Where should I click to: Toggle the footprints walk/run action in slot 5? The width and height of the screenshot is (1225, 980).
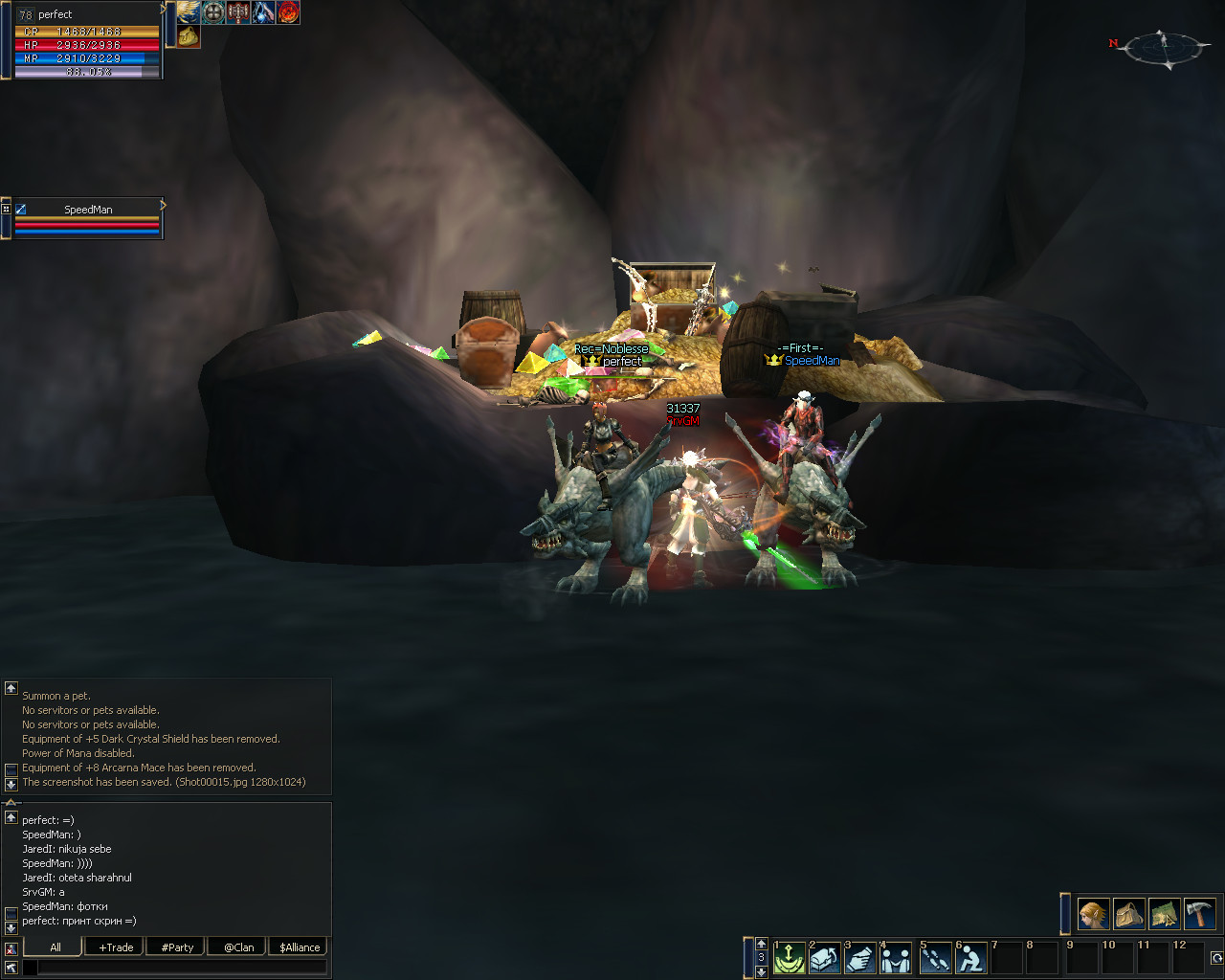coord(935,957)
